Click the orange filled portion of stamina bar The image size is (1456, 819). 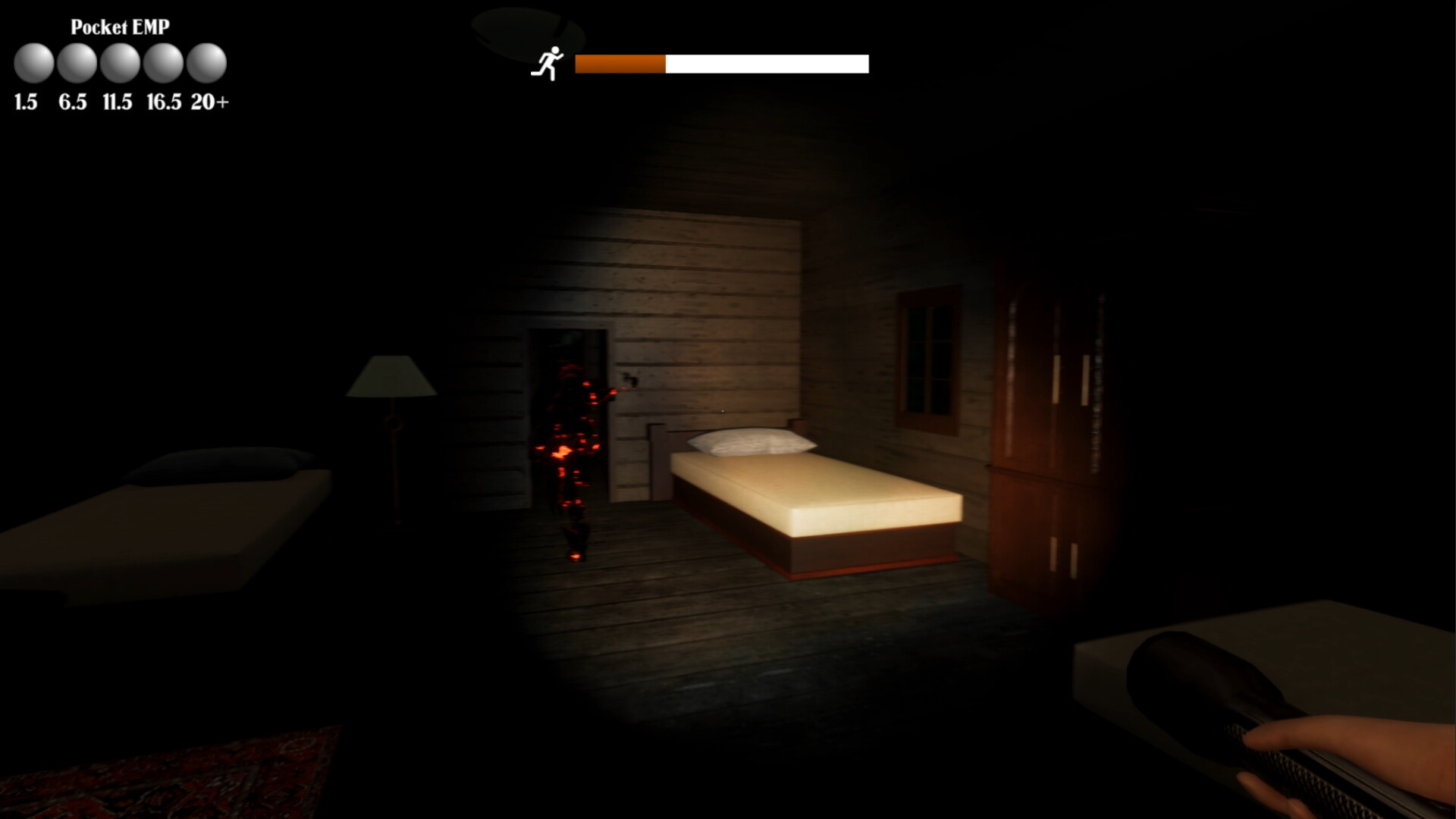622,64
